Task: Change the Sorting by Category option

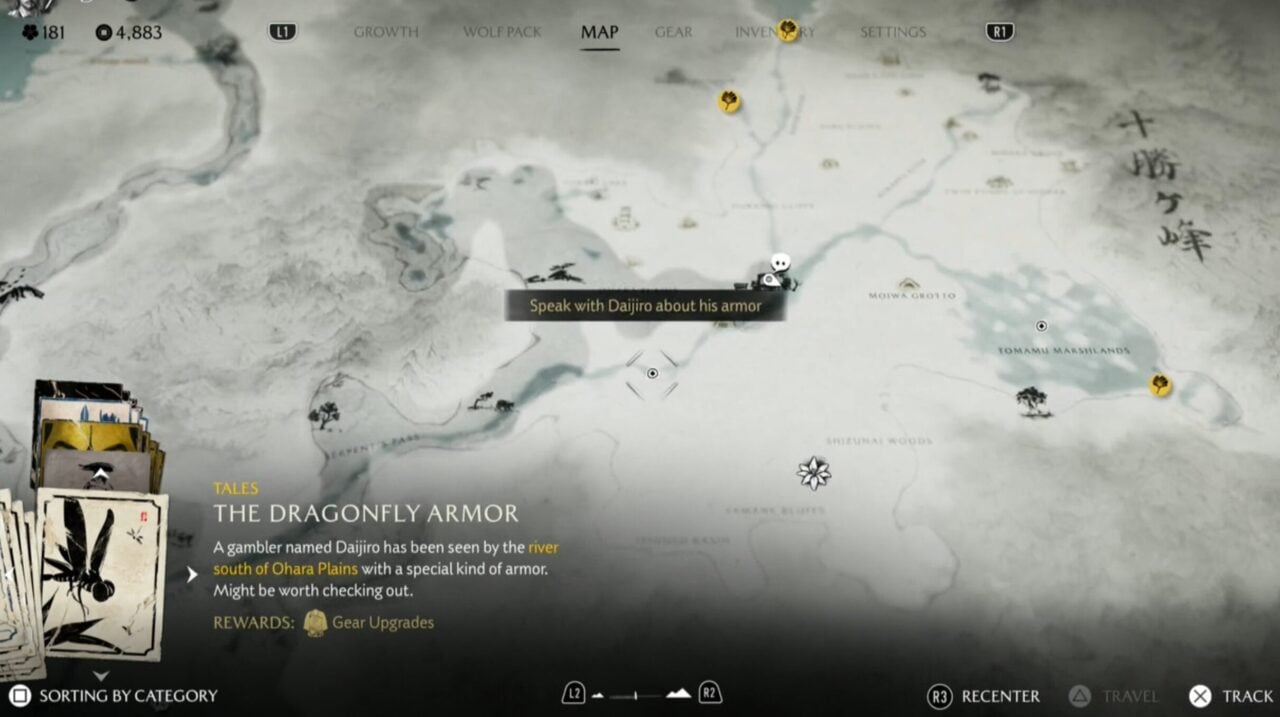Action: click(x=114, y=696)
